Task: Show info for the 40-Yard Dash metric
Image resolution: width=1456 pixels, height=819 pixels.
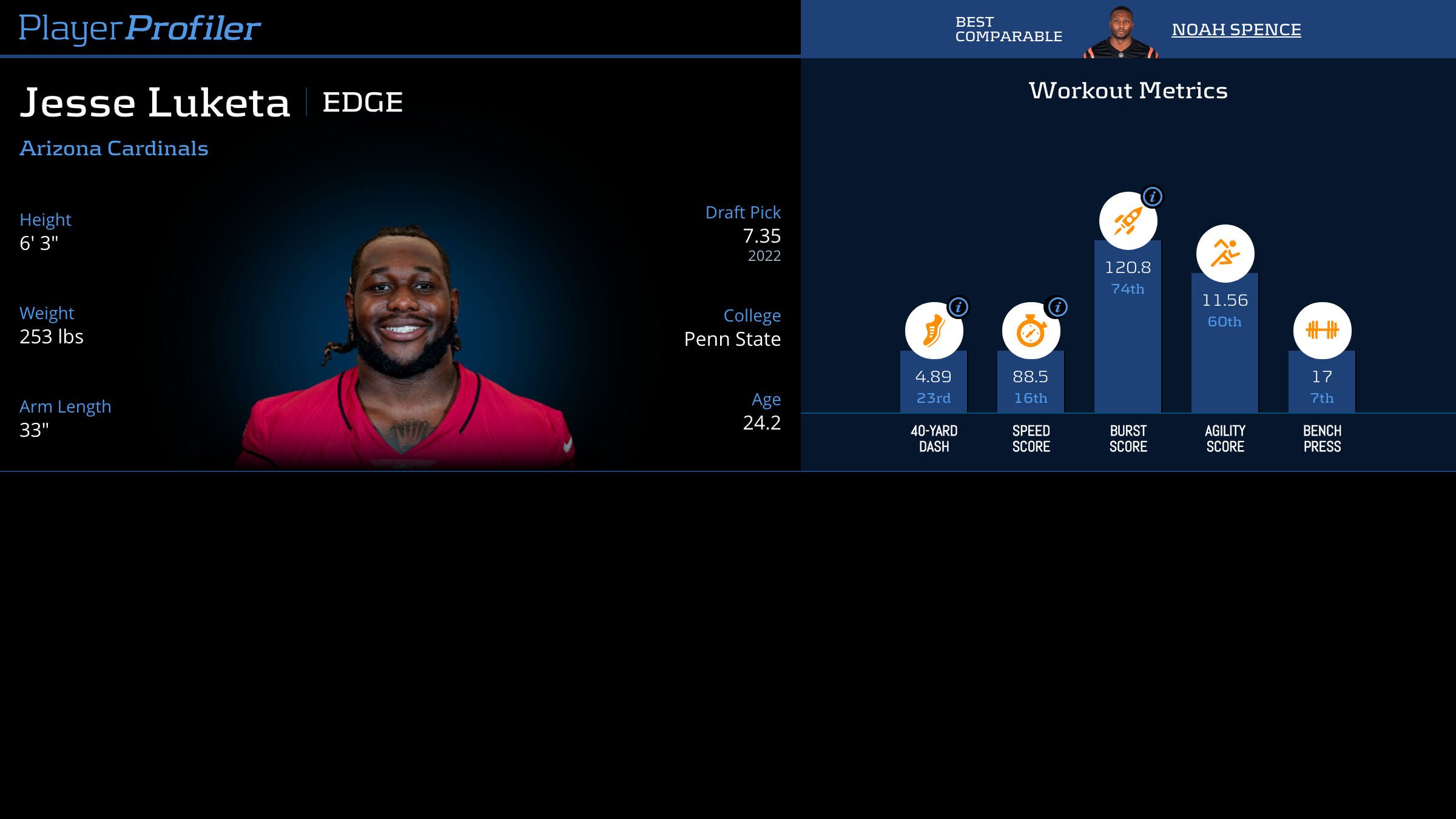Action: click(959, 307)
